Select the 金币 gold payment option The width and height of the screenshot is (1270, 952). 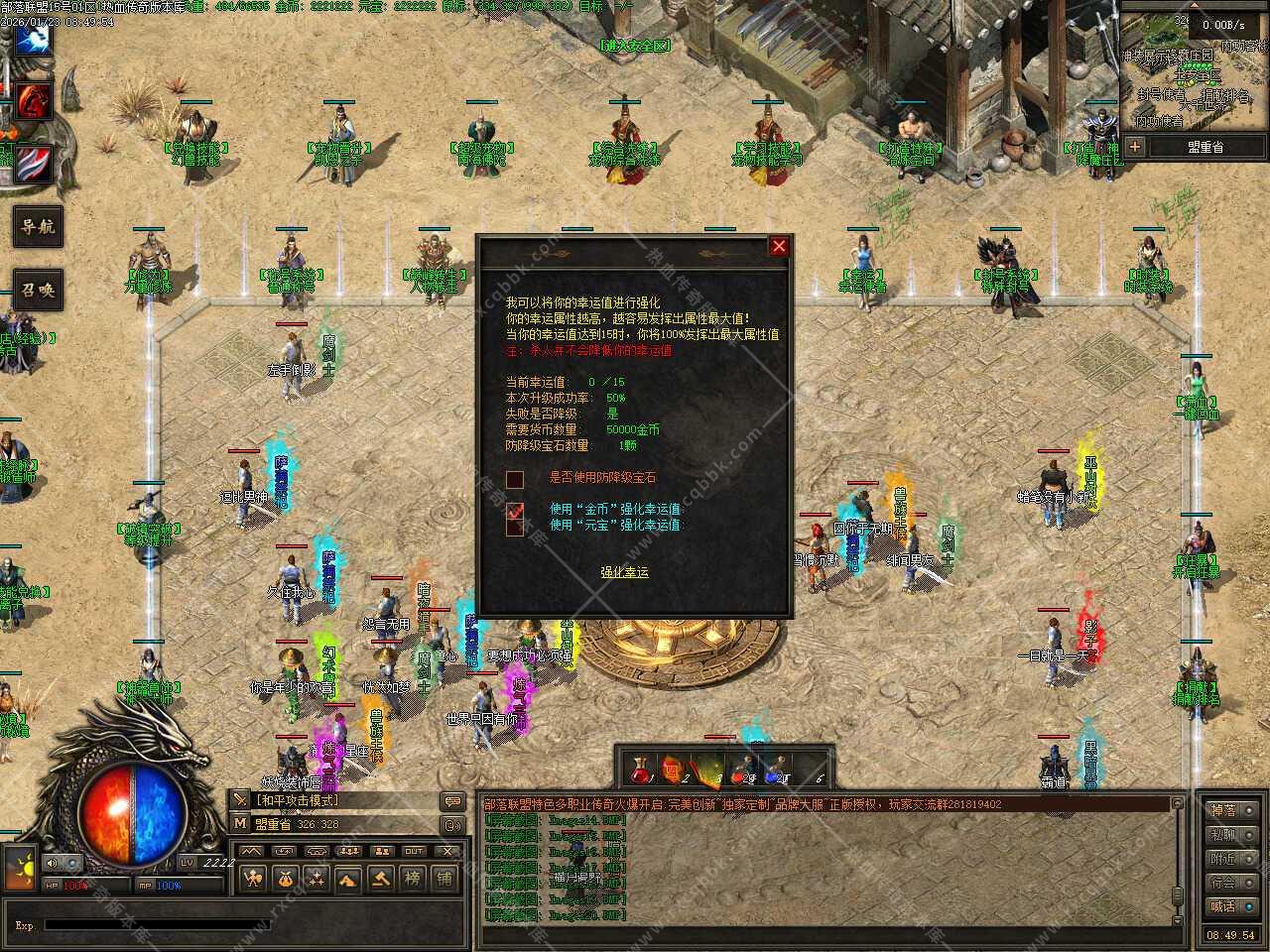515,511
